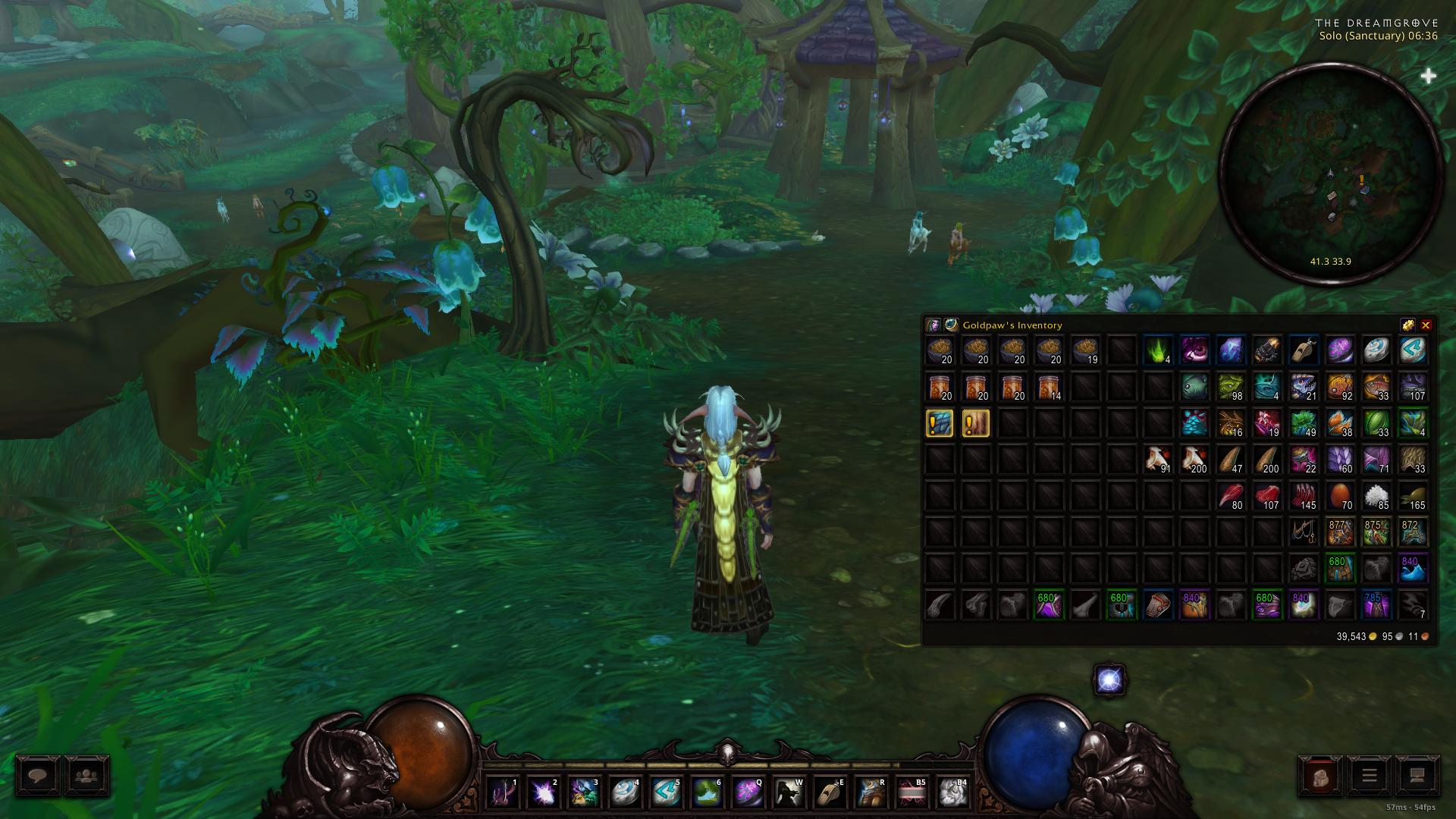Select the orange egg stack of 70
The width and height of the screenshot is (1456, 819).
coord(1340,496)
